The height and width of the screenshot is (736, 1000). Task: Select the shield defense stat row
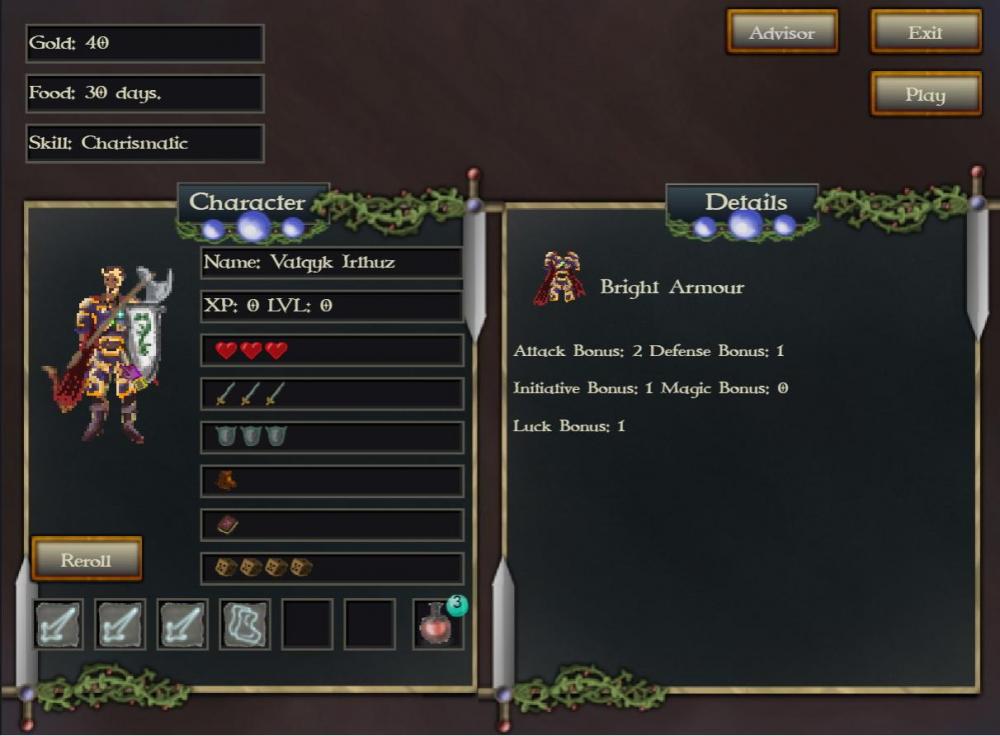tap(331, 437)
